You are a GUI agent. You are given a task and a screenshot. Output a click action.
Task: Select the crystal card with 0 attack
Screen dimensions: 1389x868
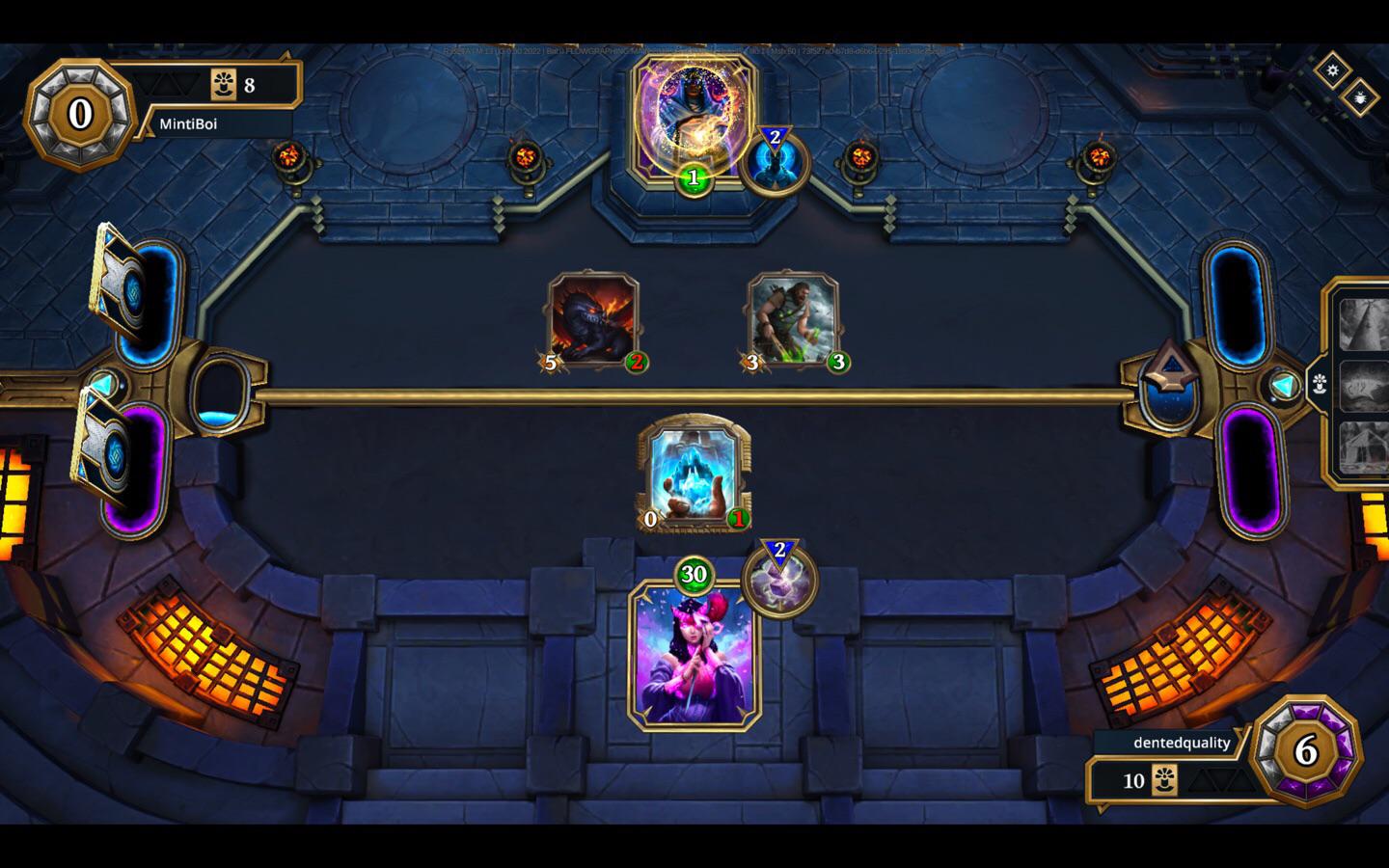(693, 473)
